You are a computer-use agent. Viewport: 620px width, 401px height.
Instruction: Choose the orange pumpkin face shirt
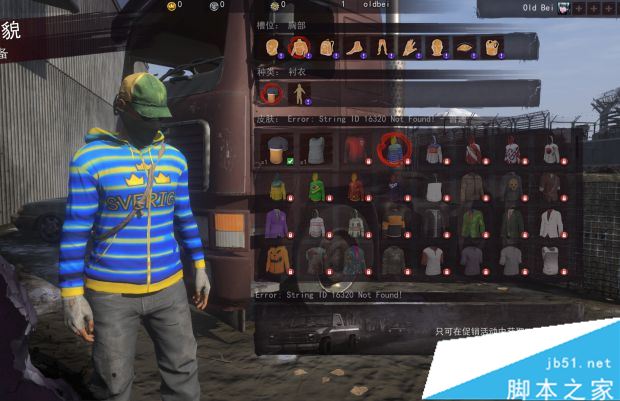tap(277, 259)
